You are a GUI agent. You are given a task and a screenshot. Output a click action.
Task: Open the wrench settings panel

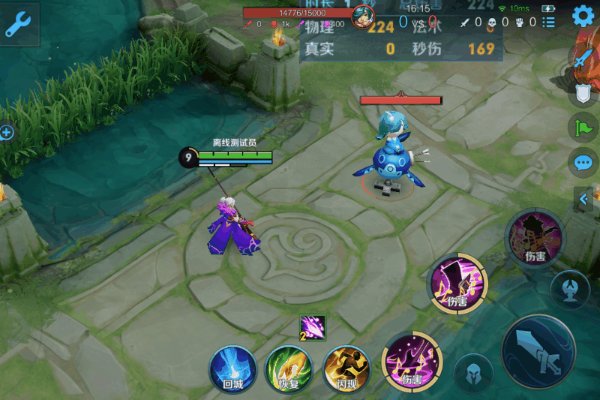pos(19,24)
